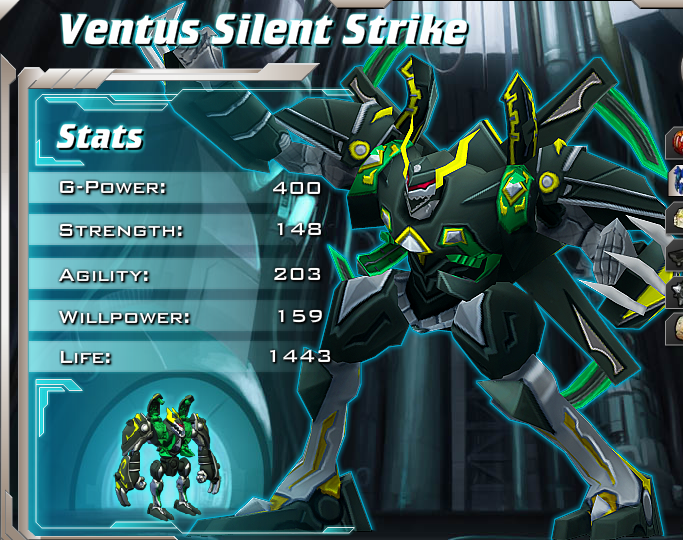Select the blue crystal icon
The height and width of the screenshot is (540, 683).
pyautogui.click(x=676, y=179)
